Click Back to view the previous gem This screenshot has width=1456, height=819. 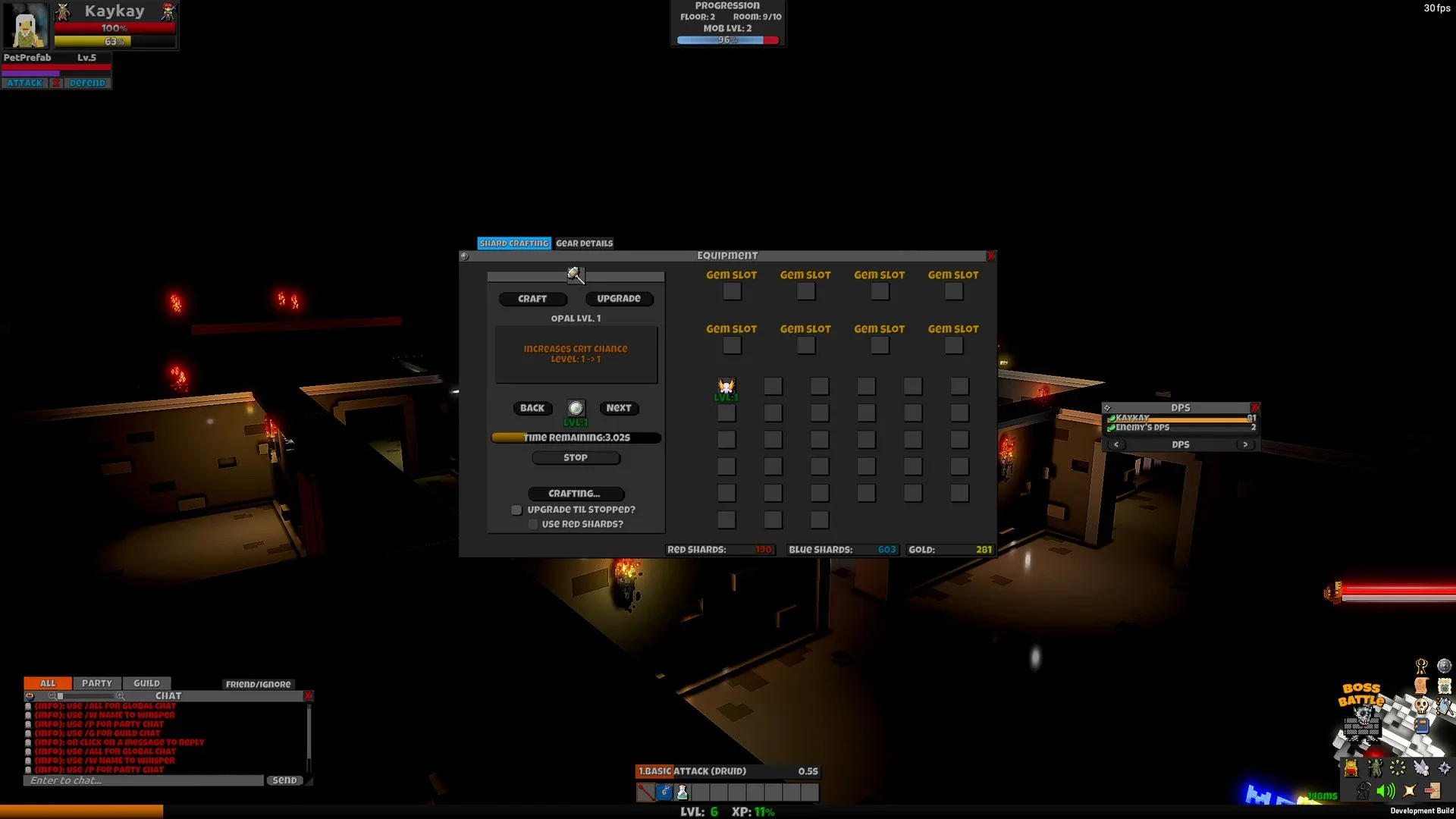point(532,408)
